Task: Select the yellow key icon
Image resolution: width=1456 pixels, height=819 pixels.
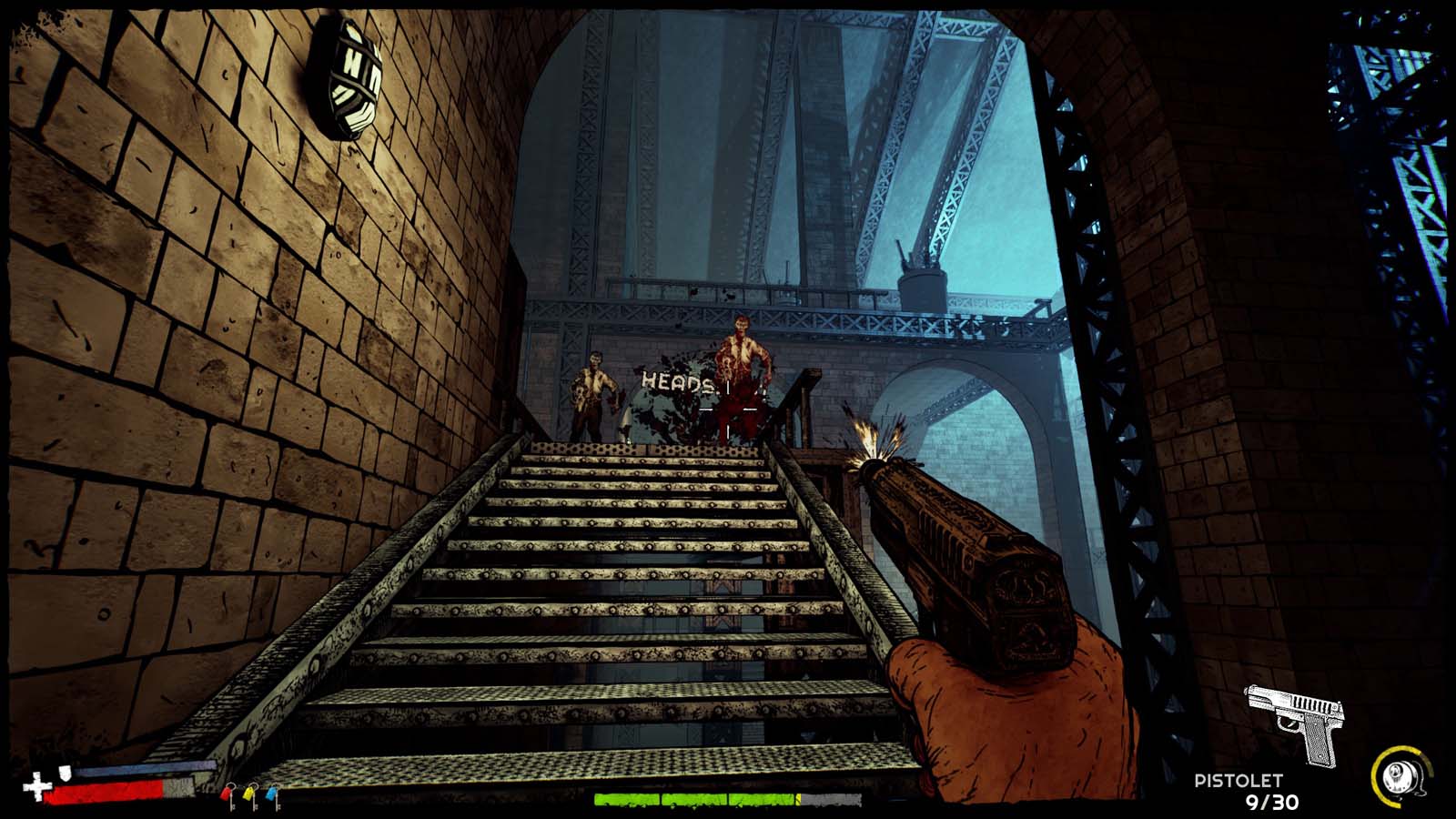Action: (251, 795)
